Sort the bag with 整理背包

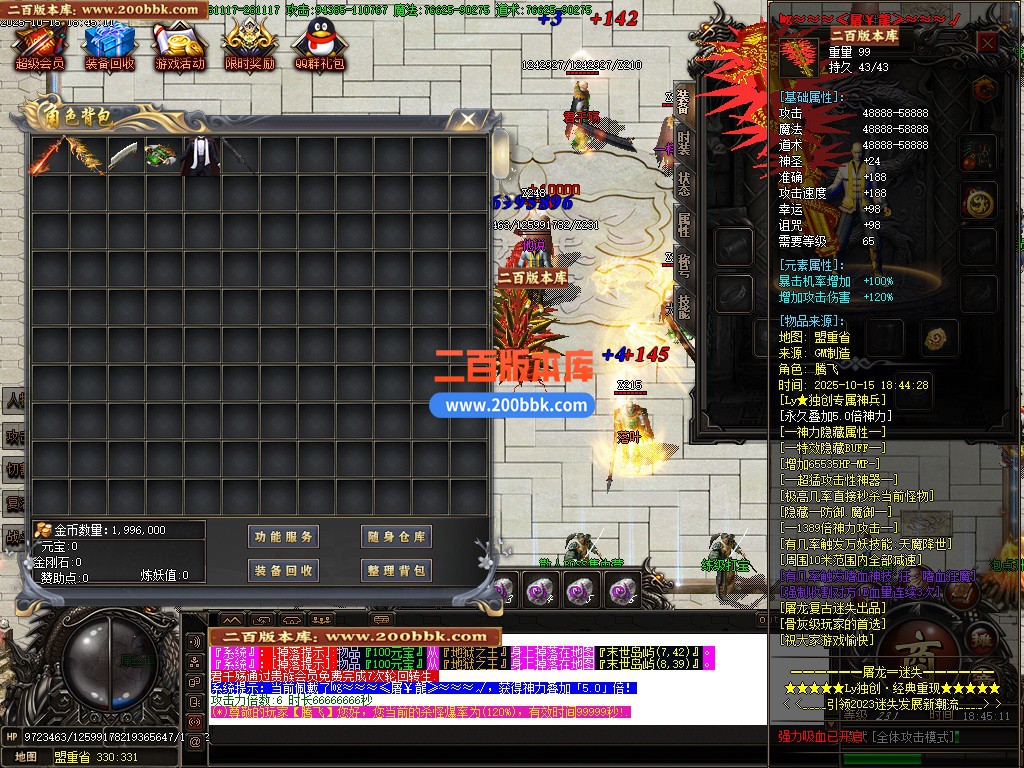pyautogui.click(x=396, y=570)
